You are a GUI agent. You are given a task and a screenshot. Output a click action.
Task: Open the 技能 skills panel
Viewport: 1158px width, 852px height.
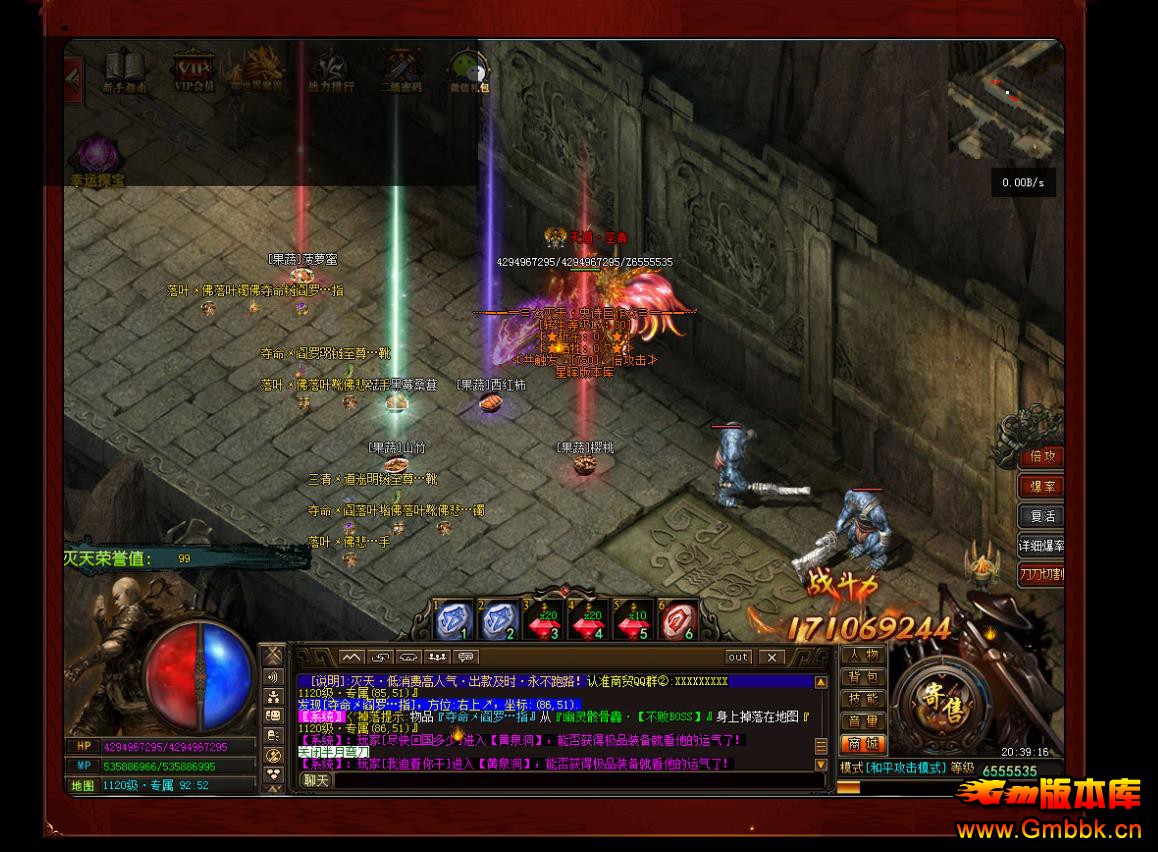pos(862,700)
